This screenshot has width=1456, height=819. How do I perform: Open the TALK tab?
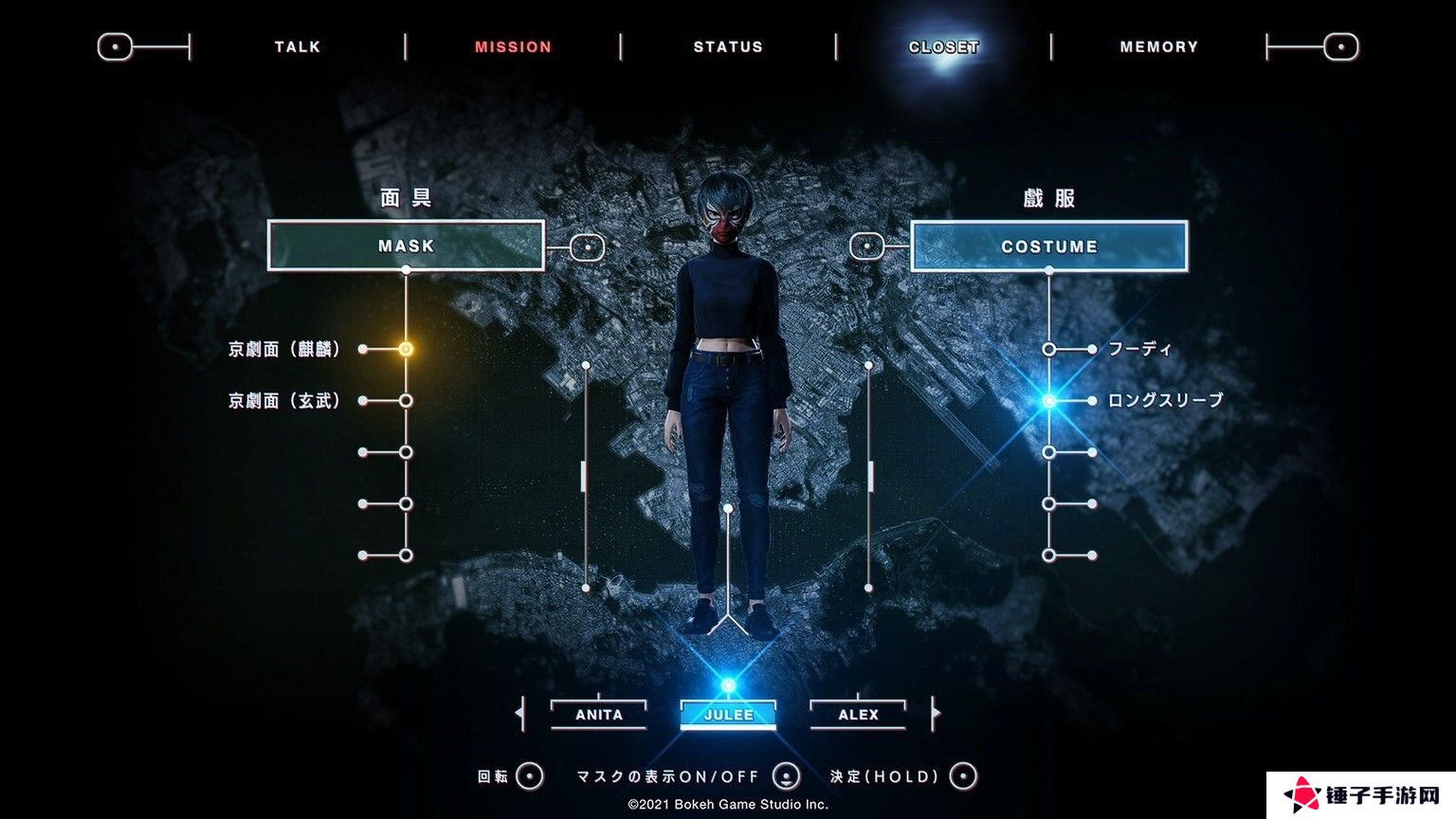pyautogui.click(x=298, y=46)
